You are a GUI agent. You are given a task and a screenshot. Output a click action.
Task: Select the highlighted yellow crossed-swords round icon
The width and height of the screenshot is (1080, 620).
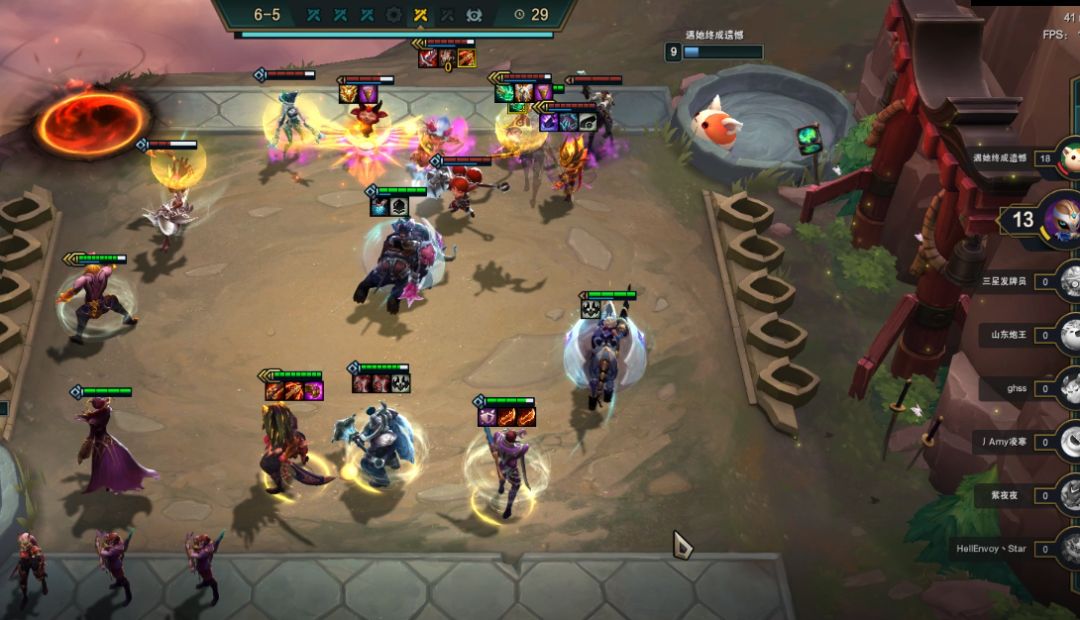pyautogui.click(x=421, y=14)
